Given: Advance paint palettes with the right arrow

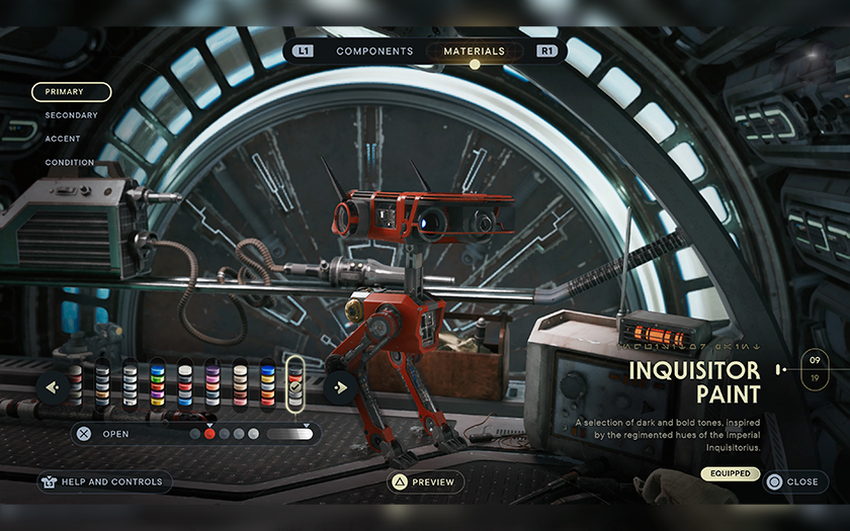Looking at the screenshot, I should click(341, 387).
